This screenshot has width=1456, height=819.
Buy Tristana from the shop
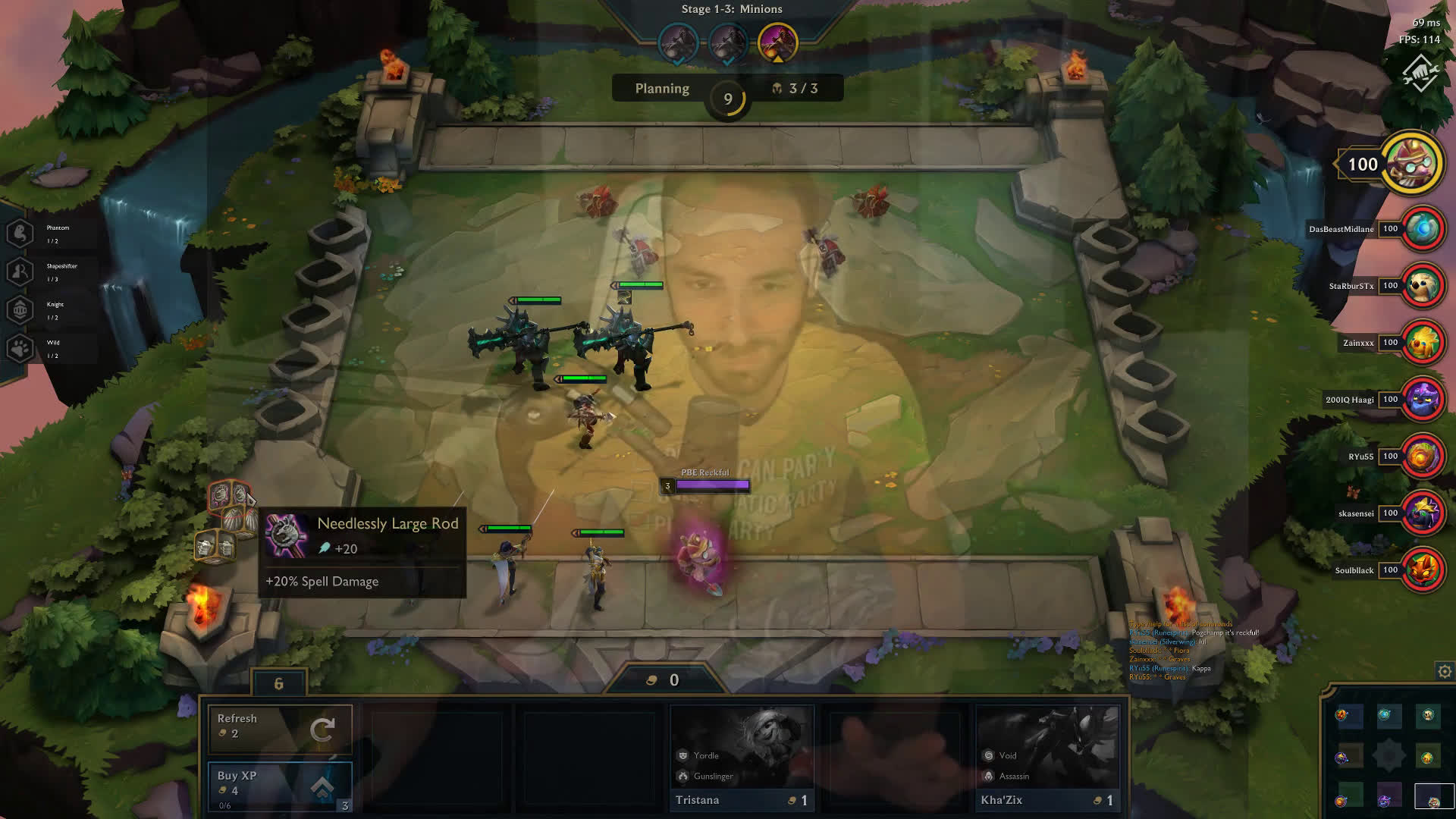pyautogui.click(x=742, y=759)
